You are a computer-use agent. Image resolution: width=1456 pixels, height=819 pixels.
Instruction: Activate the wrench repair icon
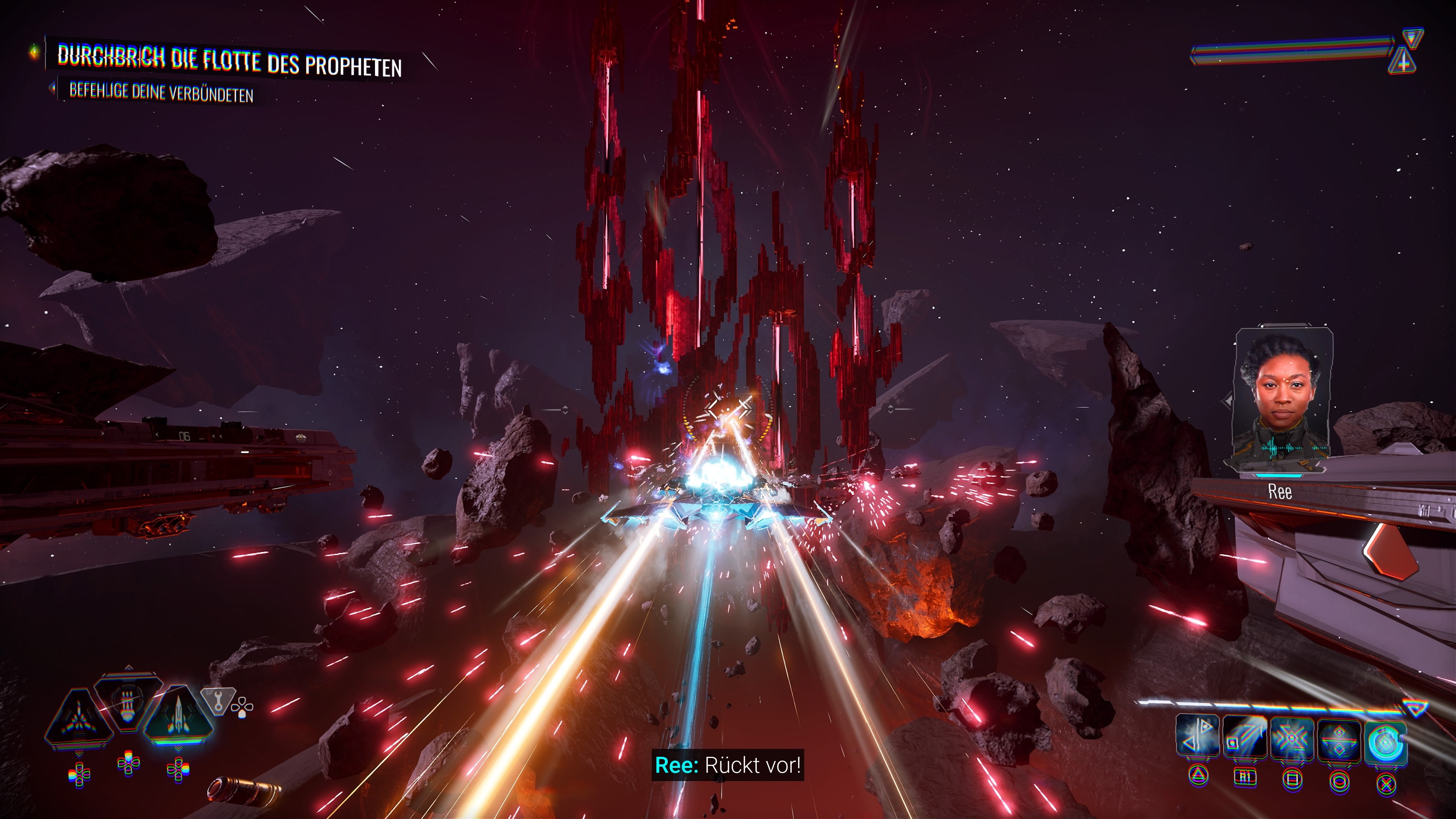pos(218,701)
